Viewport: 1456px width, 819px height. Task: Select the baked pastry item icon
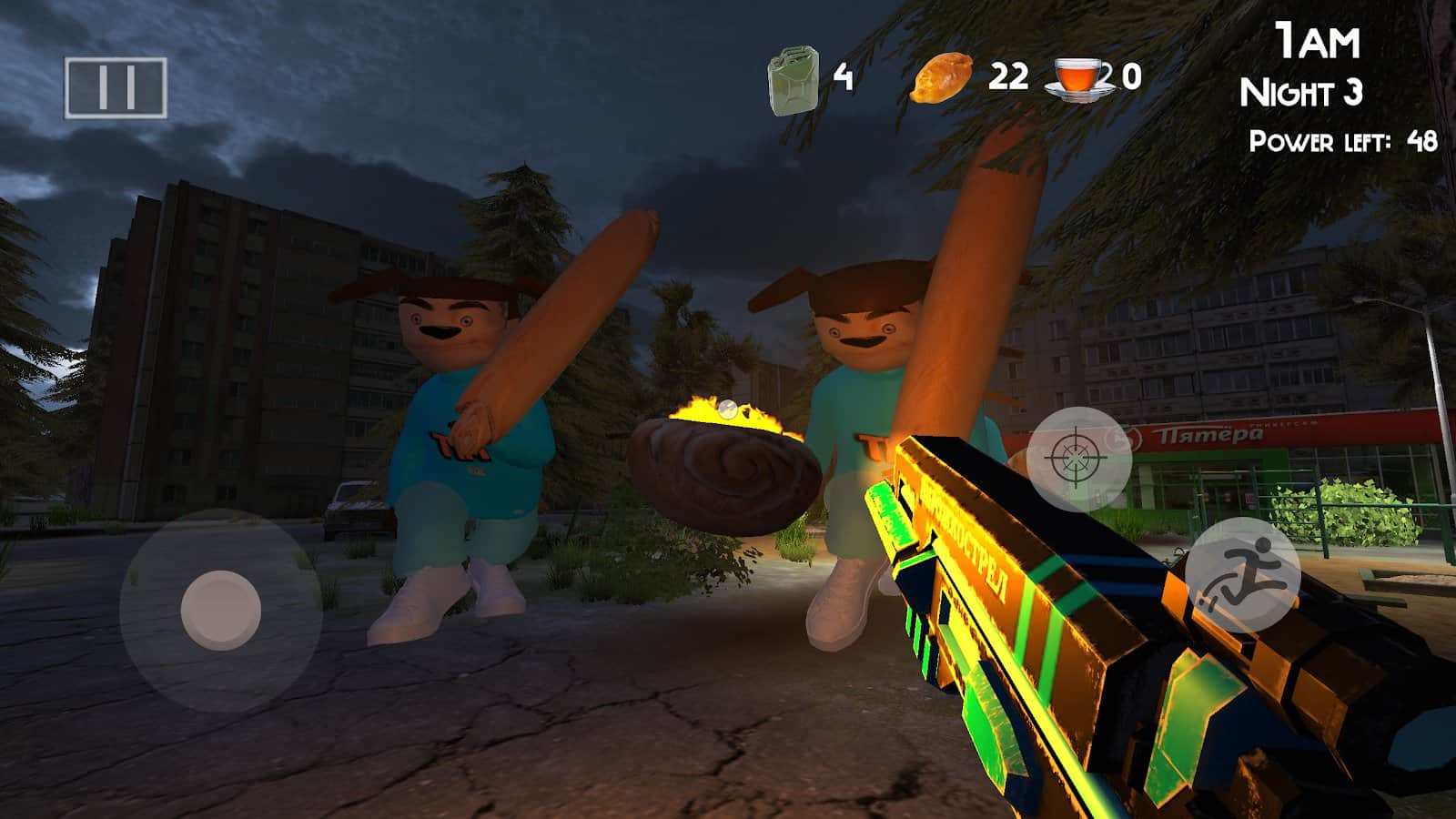pos(942,77)
